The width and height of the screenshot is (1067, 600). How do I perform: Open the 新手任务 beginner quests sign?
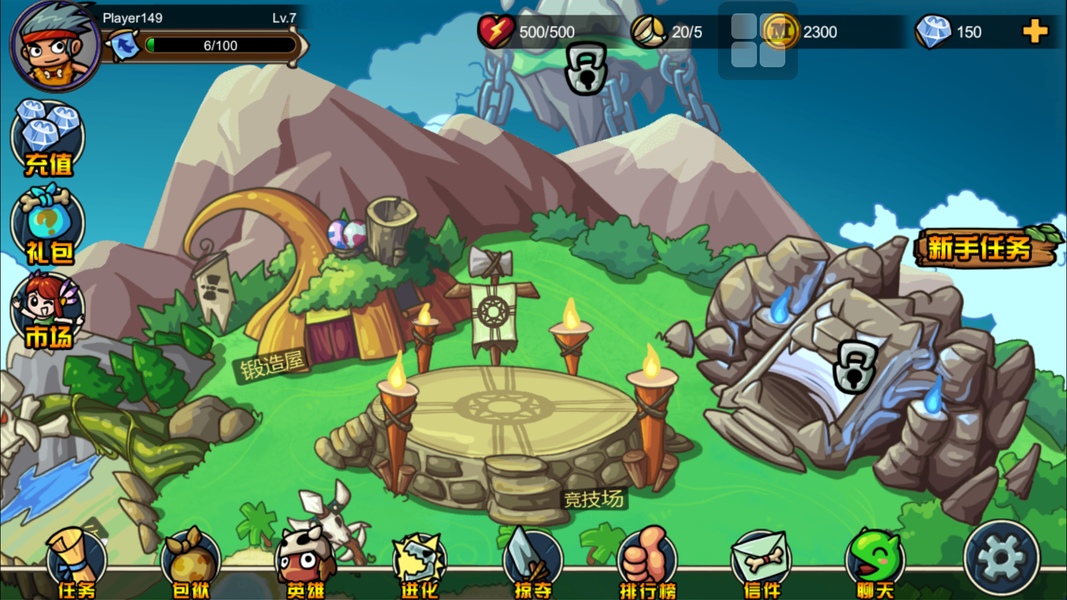tap(984, 248)
